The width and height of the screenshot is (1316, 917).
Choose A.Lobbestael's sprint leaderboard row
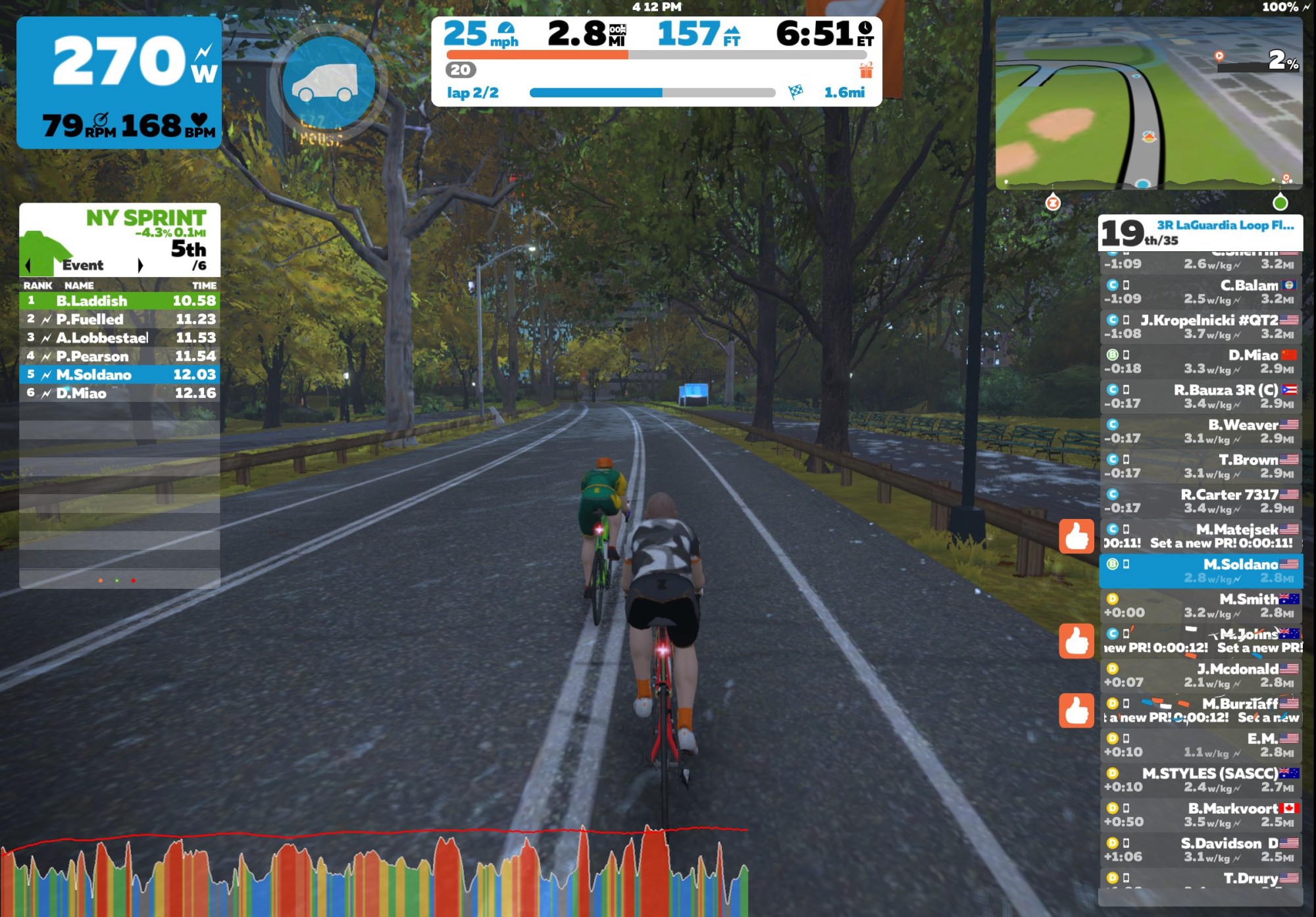(x=119, y=337)
